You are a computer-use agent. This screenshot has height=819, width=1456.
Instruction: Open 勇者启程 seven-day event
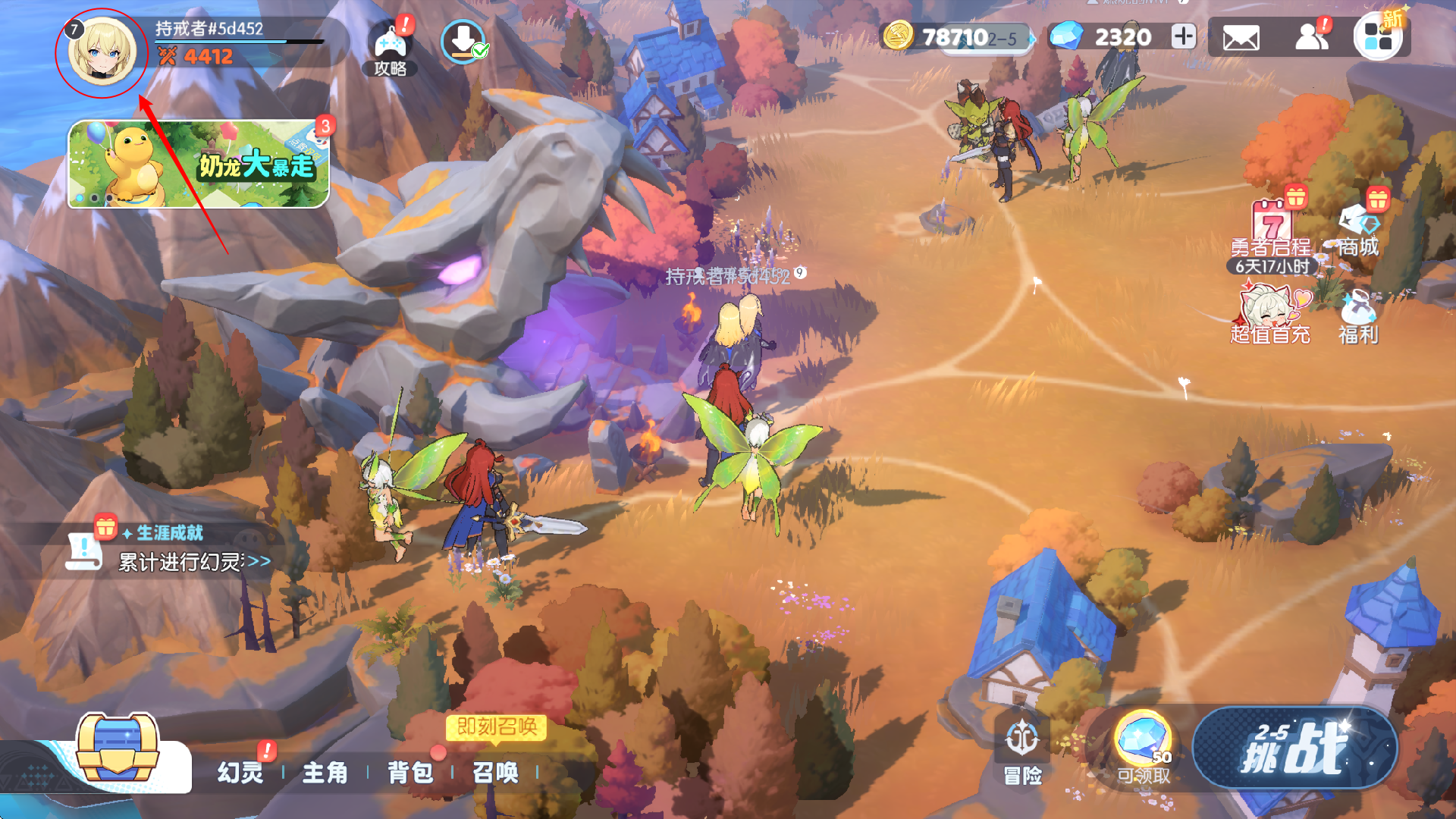pyautogui.click(x=1272, y=231)
